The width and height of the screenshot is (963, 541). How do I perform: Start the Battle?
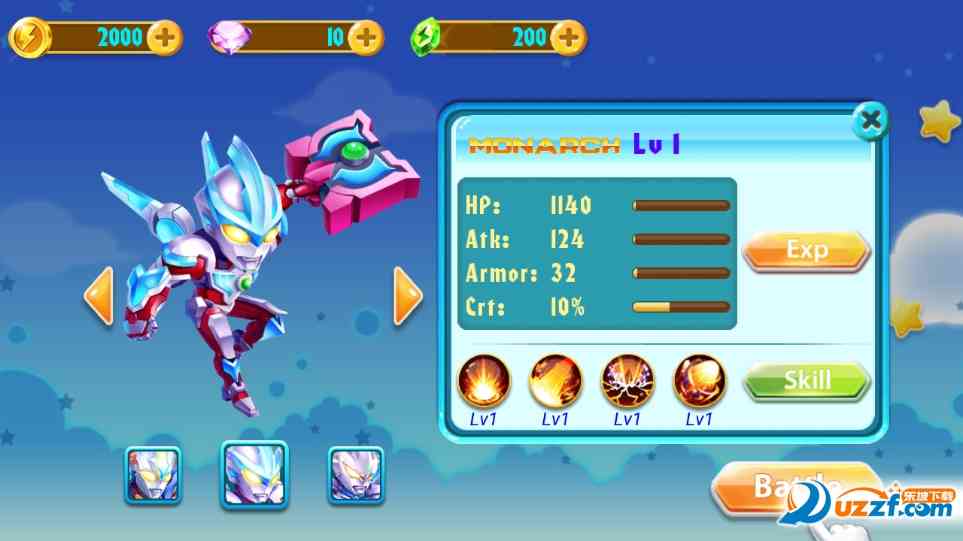[790, 488]
